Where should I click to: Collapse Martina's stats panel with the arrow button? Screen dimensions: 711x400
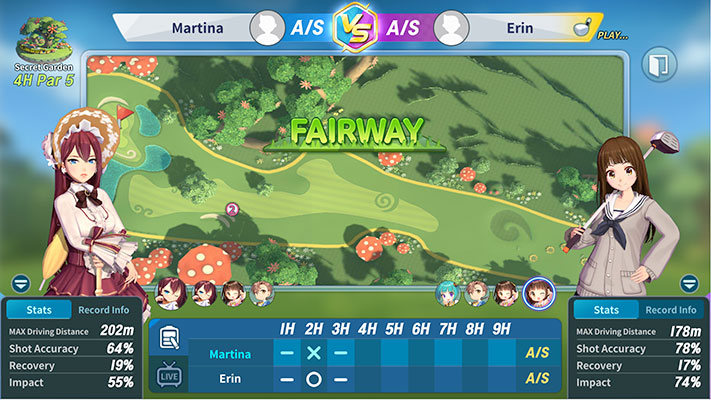21,283
